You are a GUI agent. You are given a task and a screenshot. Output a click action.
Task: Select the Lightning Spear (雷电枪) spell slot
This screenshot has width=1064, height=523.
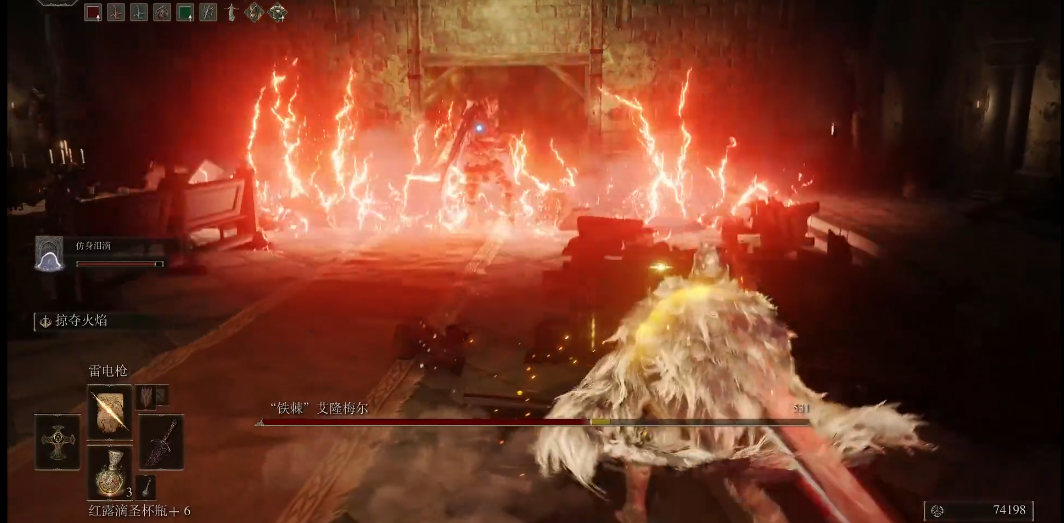pos(109,411)
